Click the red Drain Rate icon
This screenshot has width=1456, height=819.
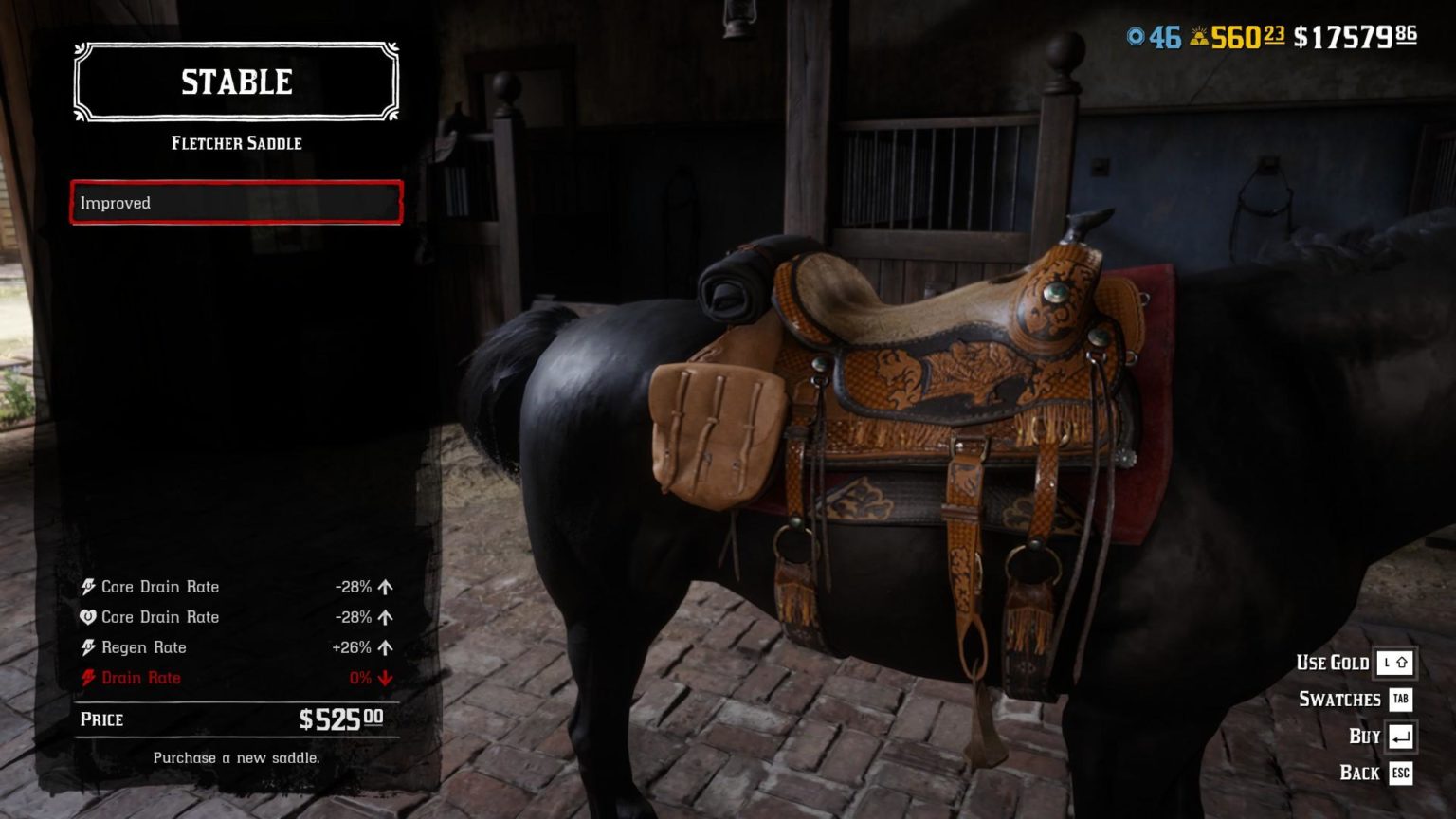89,678
